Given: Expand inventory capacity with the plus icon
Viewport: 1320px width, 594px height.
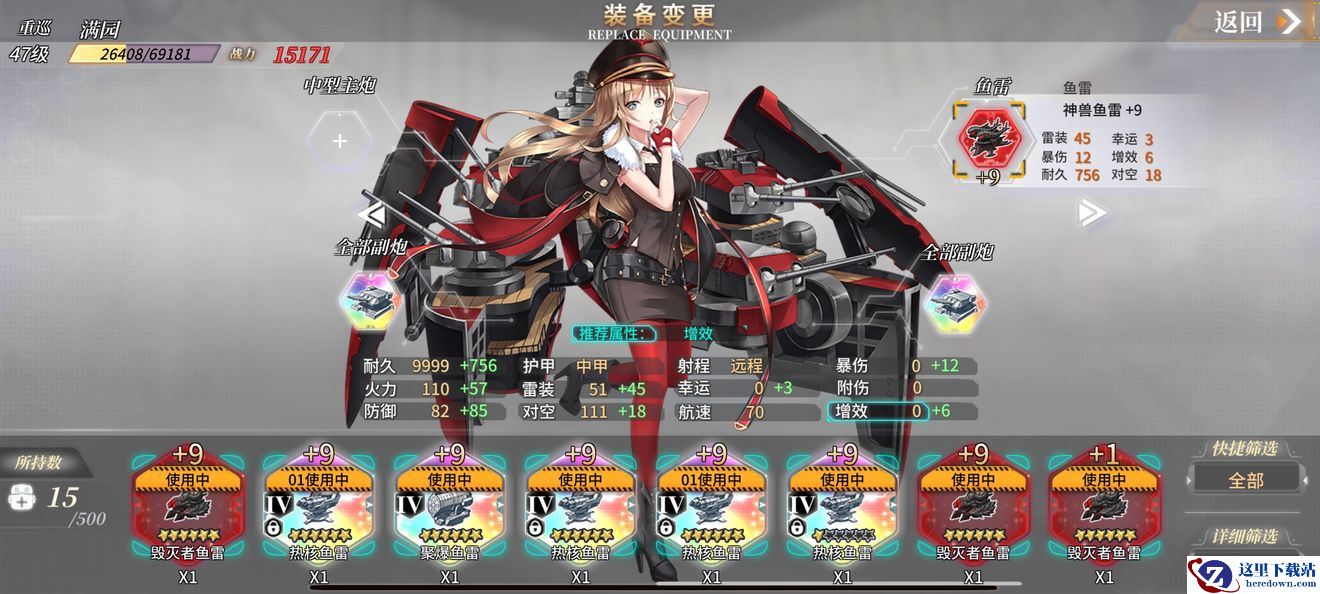Looking at the screenshot, I should pos(21,498).
